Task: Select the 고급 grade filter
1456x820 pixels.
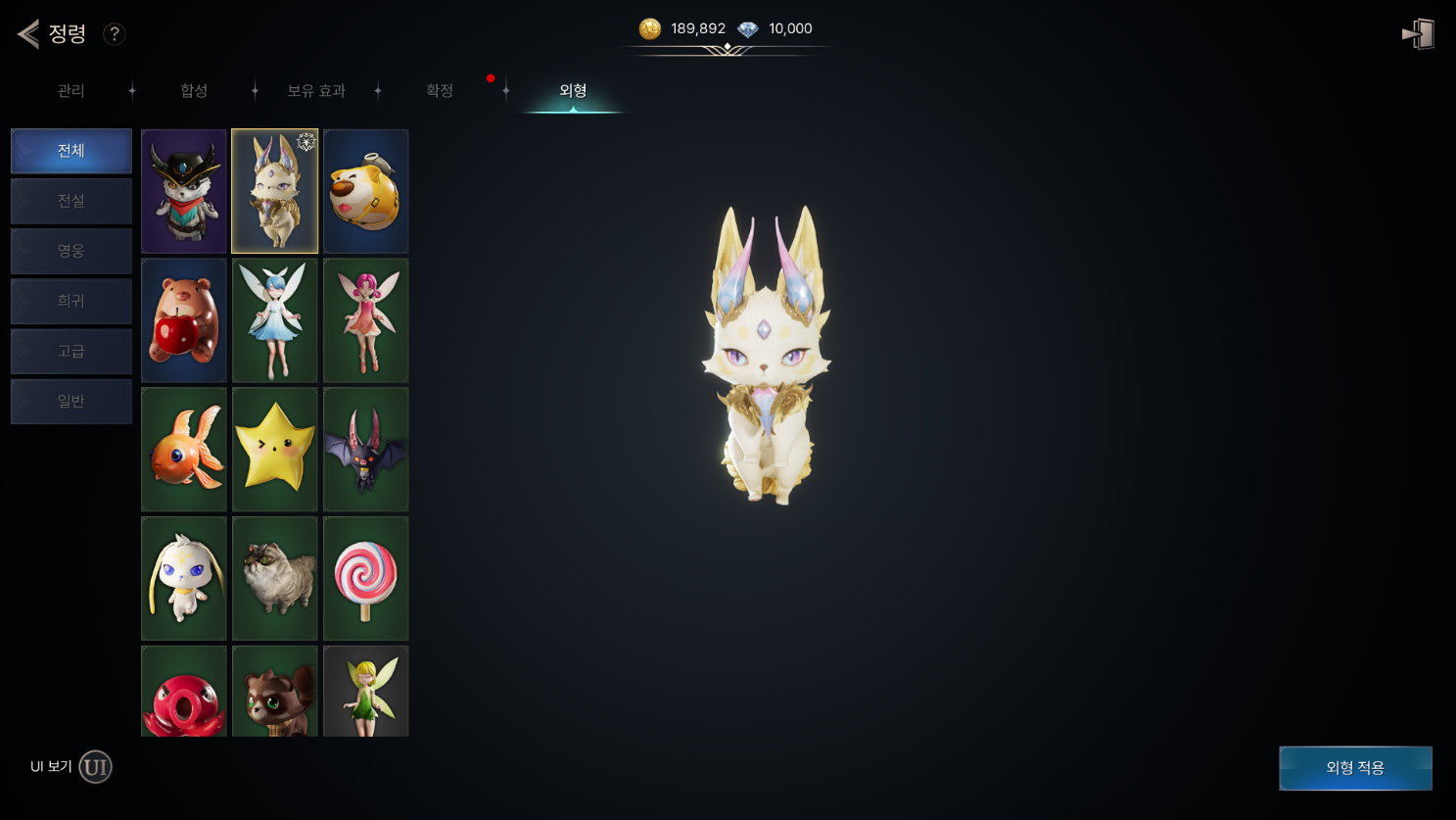Action: (x=71, y=351)
